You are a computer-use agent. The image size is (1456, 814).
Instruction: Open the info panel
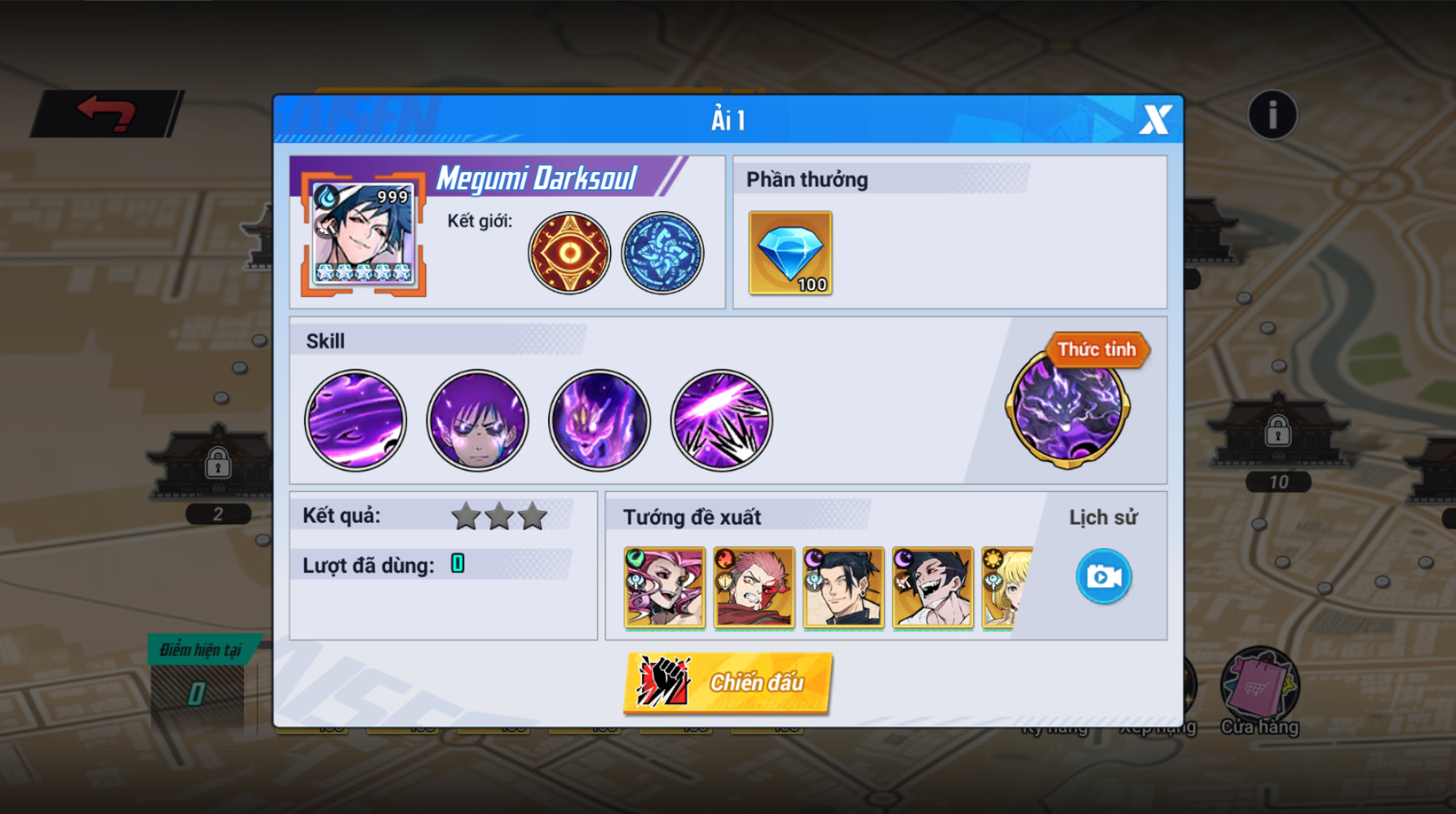[1272, 115]
